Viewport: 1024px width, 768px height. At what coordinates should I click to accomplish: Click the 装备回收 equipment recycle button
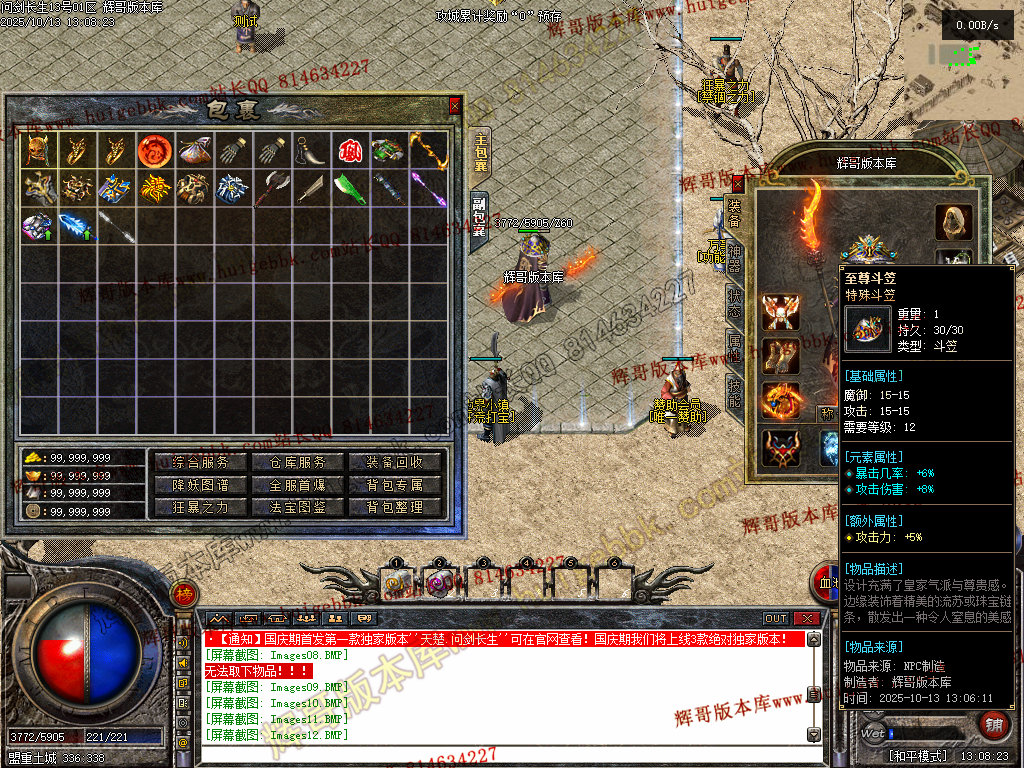point(395,462)
